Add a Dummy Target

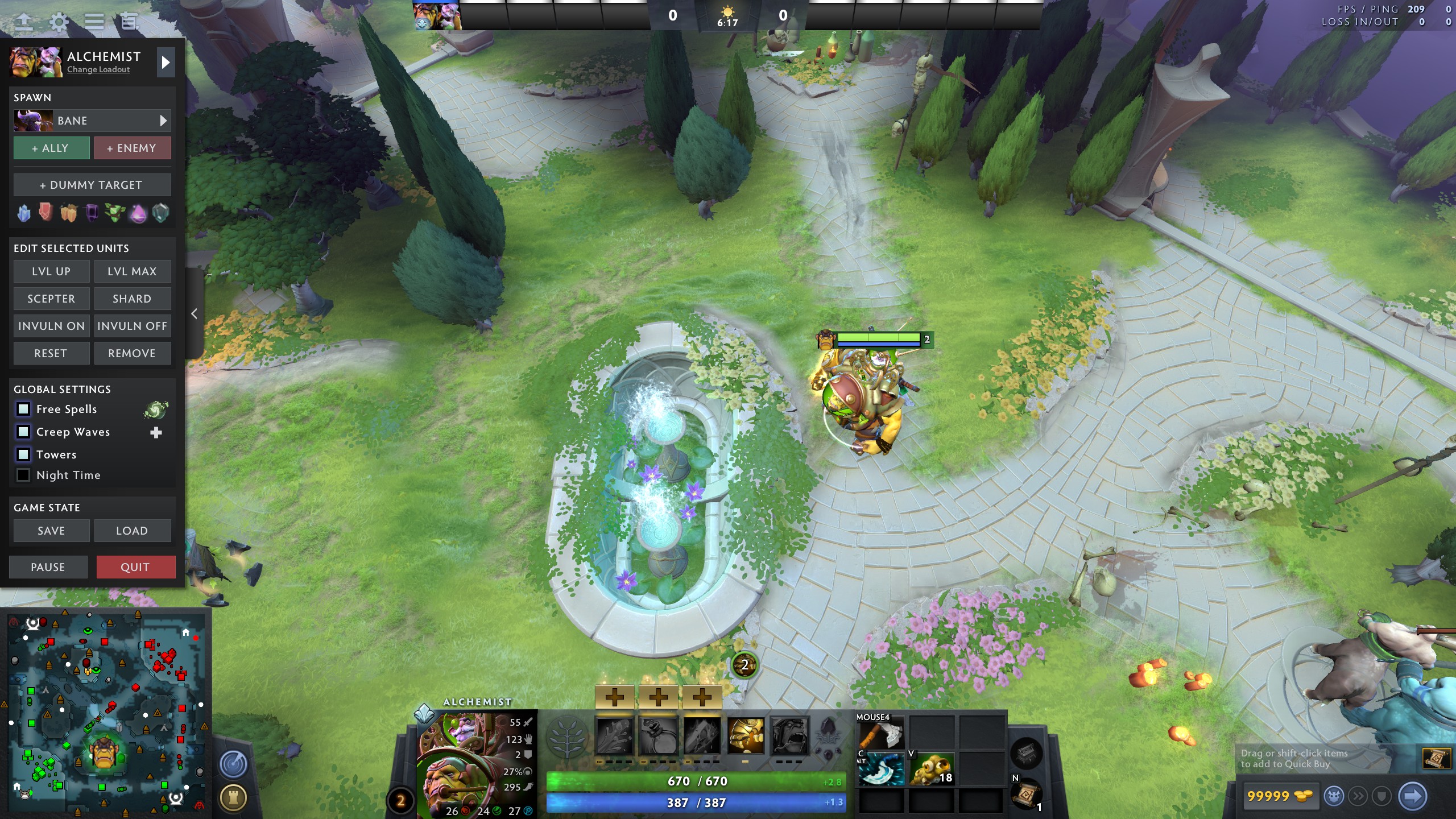92,184
